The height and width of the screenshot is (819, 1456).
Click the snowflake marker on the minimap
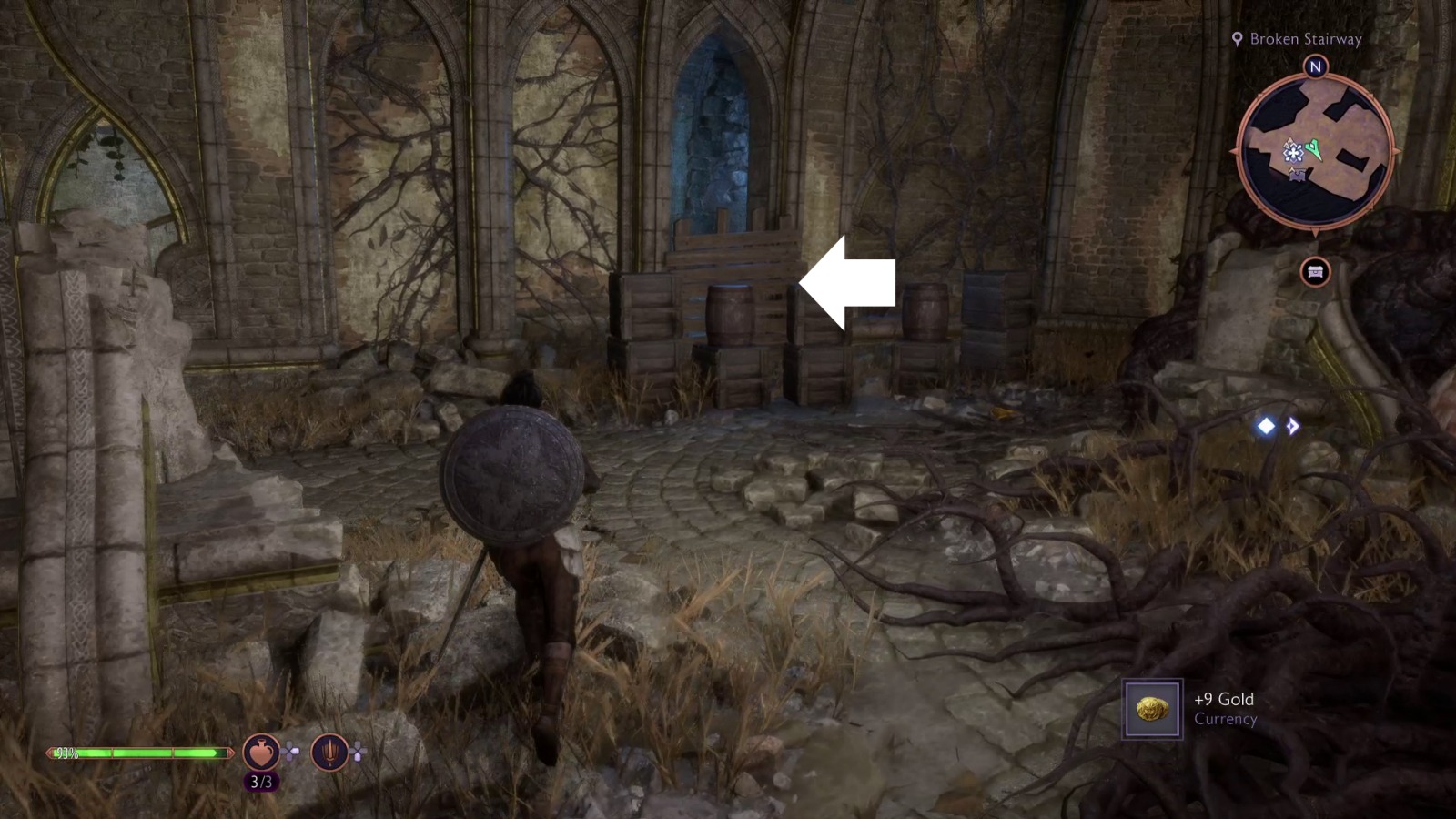(x=1293, y=152)
